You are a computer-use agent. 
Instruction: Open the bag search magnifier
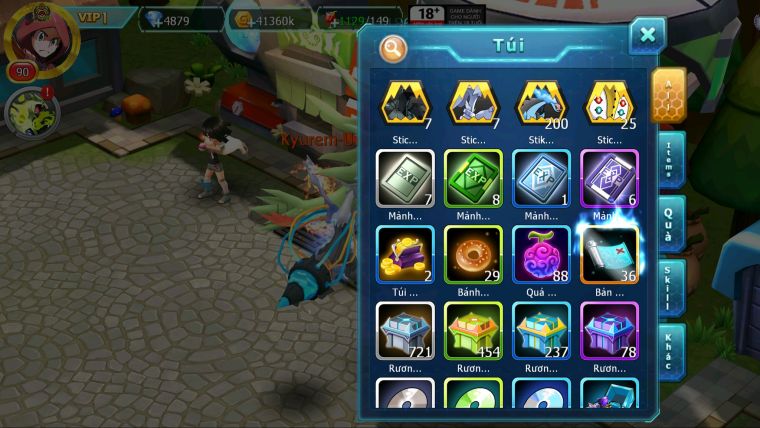pos(394,48)
